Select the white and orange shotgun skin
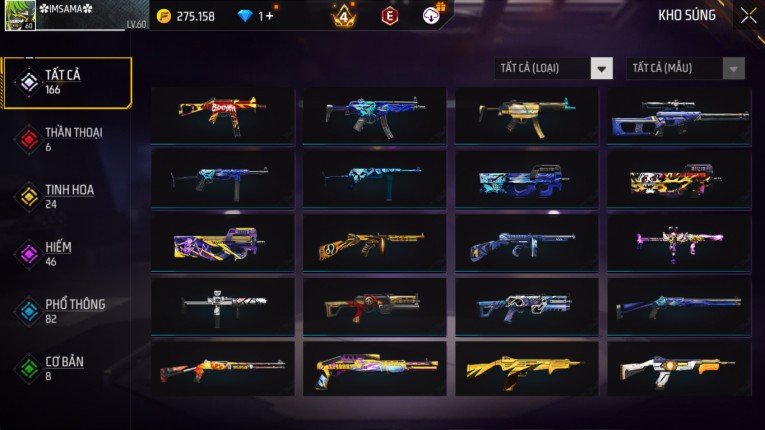 [x=679, y=369]
